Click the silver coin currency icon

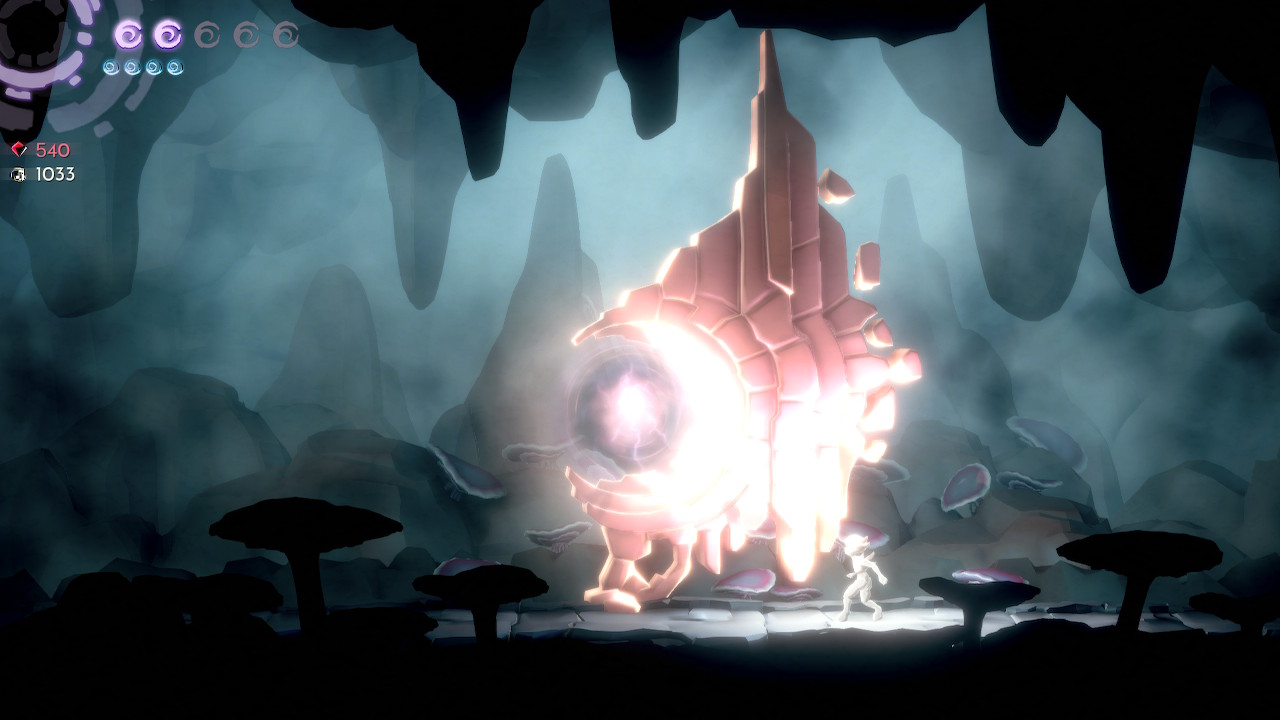click(x=18, y=175)
